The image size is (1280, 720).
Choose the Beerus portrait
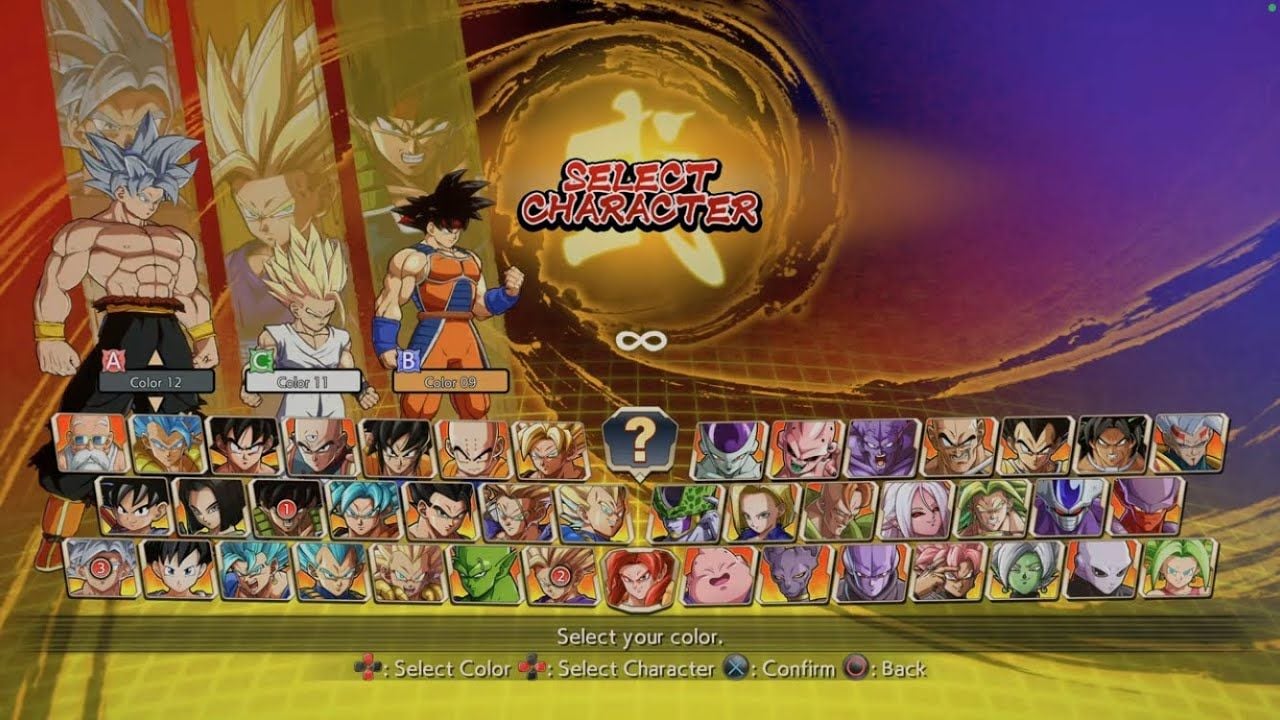795,574
